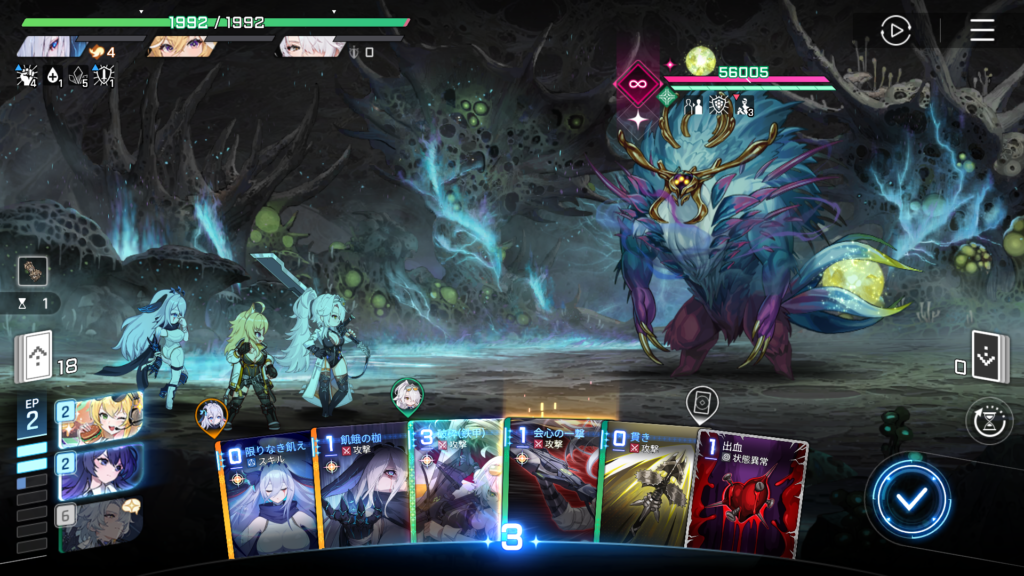Check the enemy's shield status icon

click(x=720, y=106)
